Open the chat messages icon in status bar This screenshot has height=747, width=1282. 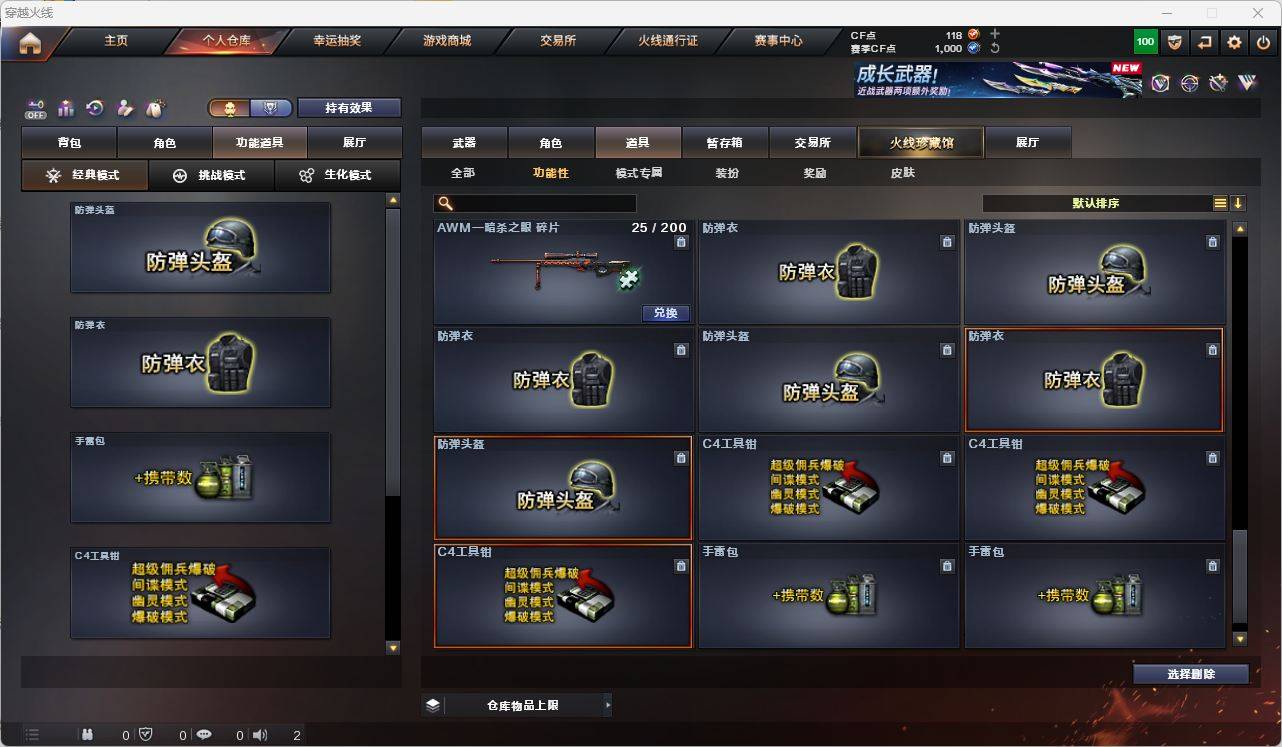204,734
